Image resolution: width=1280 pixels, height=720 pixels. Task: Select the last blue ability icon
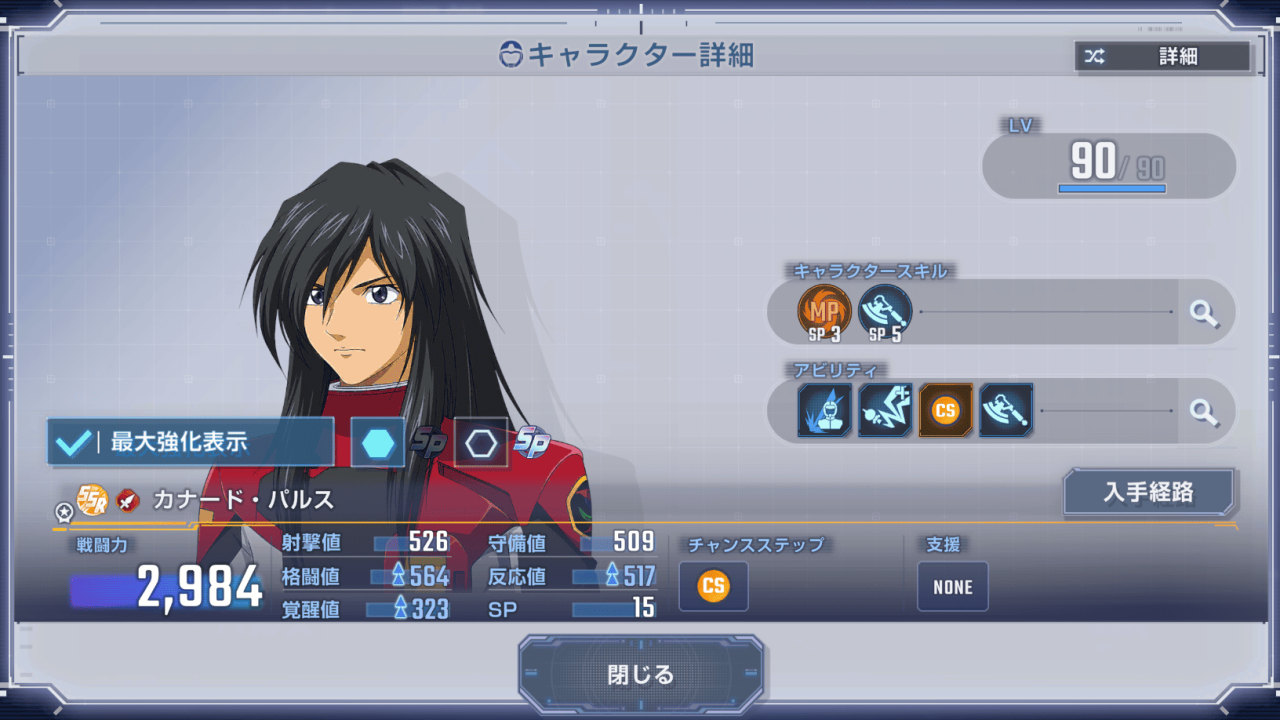pyautogui.click(x=1006, y=410)
